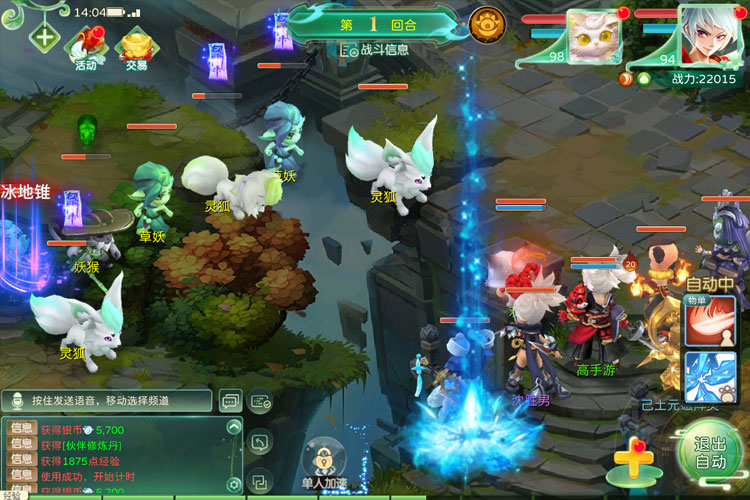Click the curved return-arrow round button
The width and height of the screenshot is (750, 500).
click(259, 441)
